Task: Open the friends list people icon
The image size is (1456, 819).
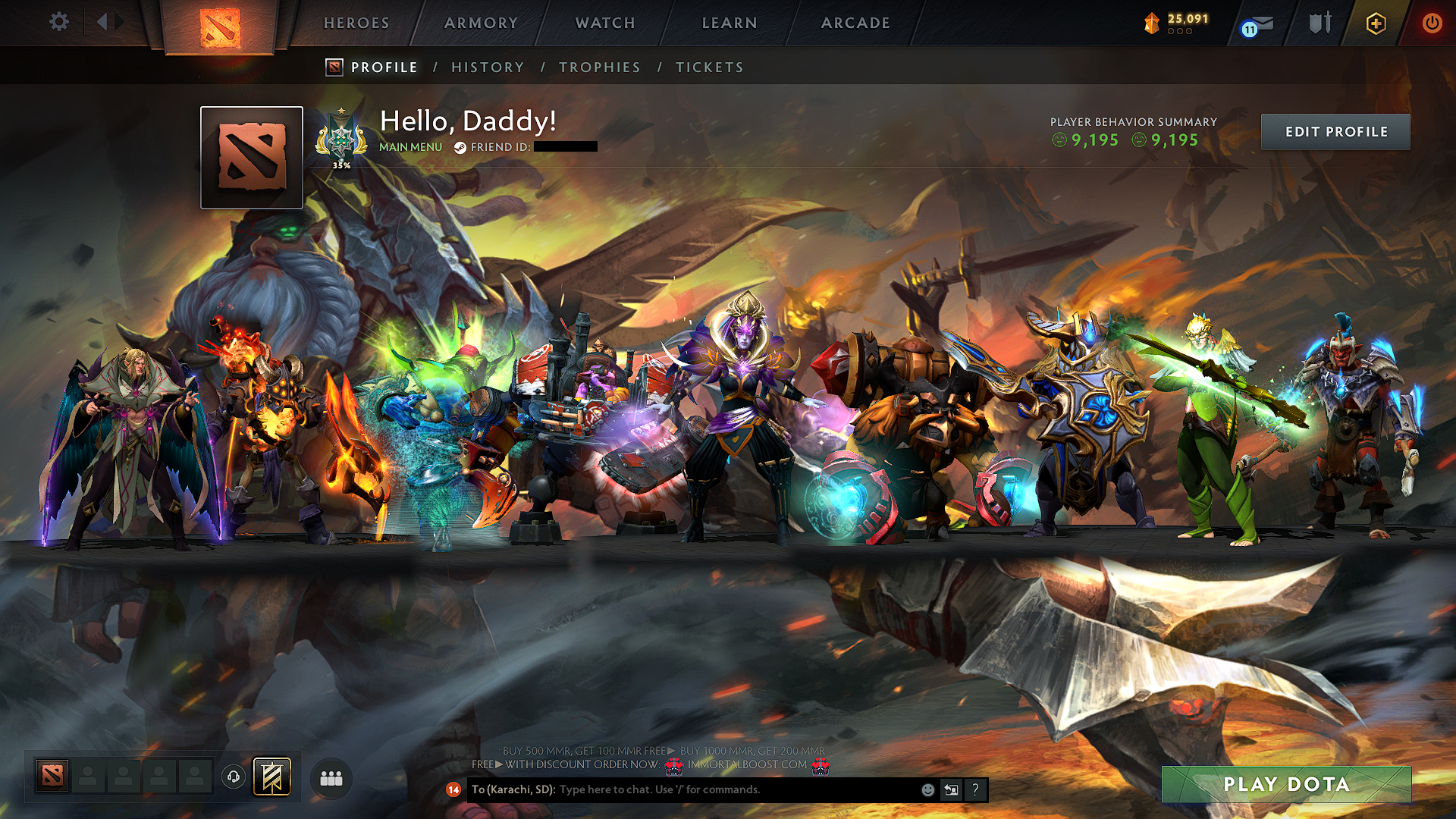Action: tap(330, 777)
